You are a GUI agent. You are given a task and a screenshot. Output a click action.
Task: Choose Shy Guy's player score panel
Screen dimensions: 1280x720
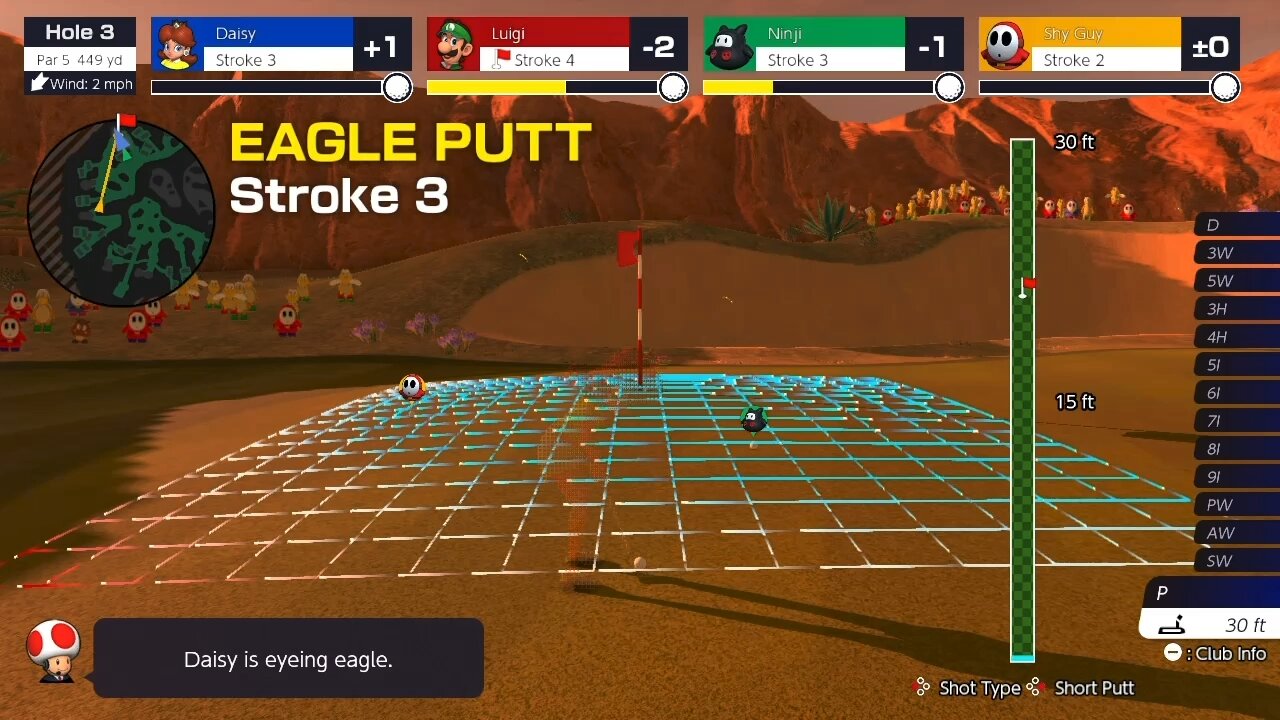[1109, 45]
